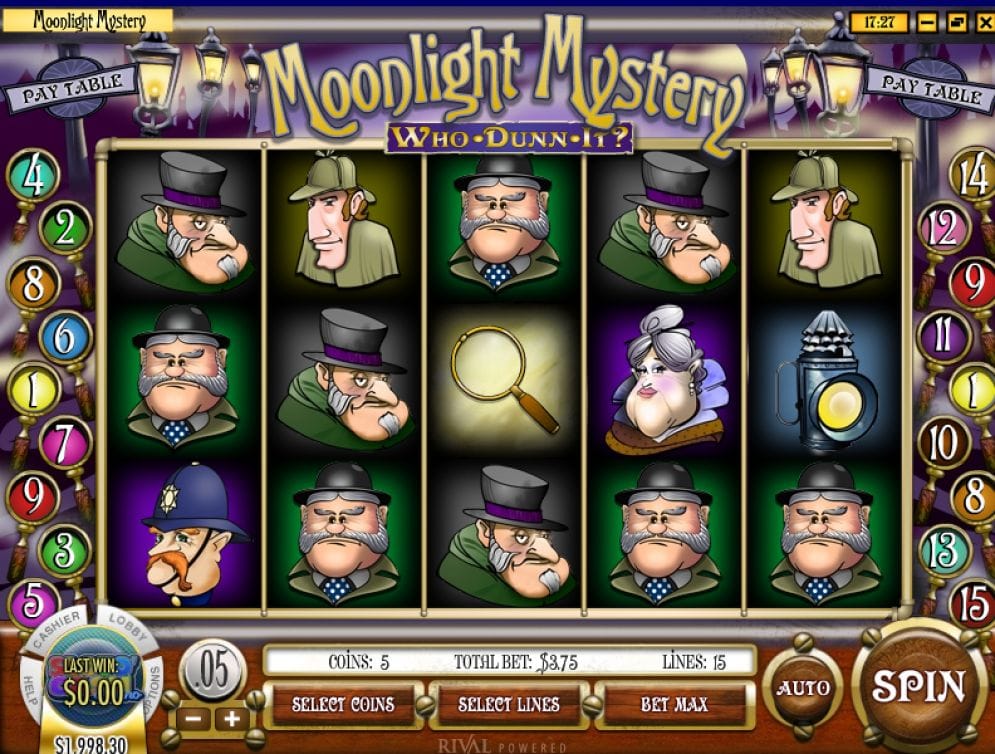
Task: Select payline 4 marker
Action: point(33,177)
